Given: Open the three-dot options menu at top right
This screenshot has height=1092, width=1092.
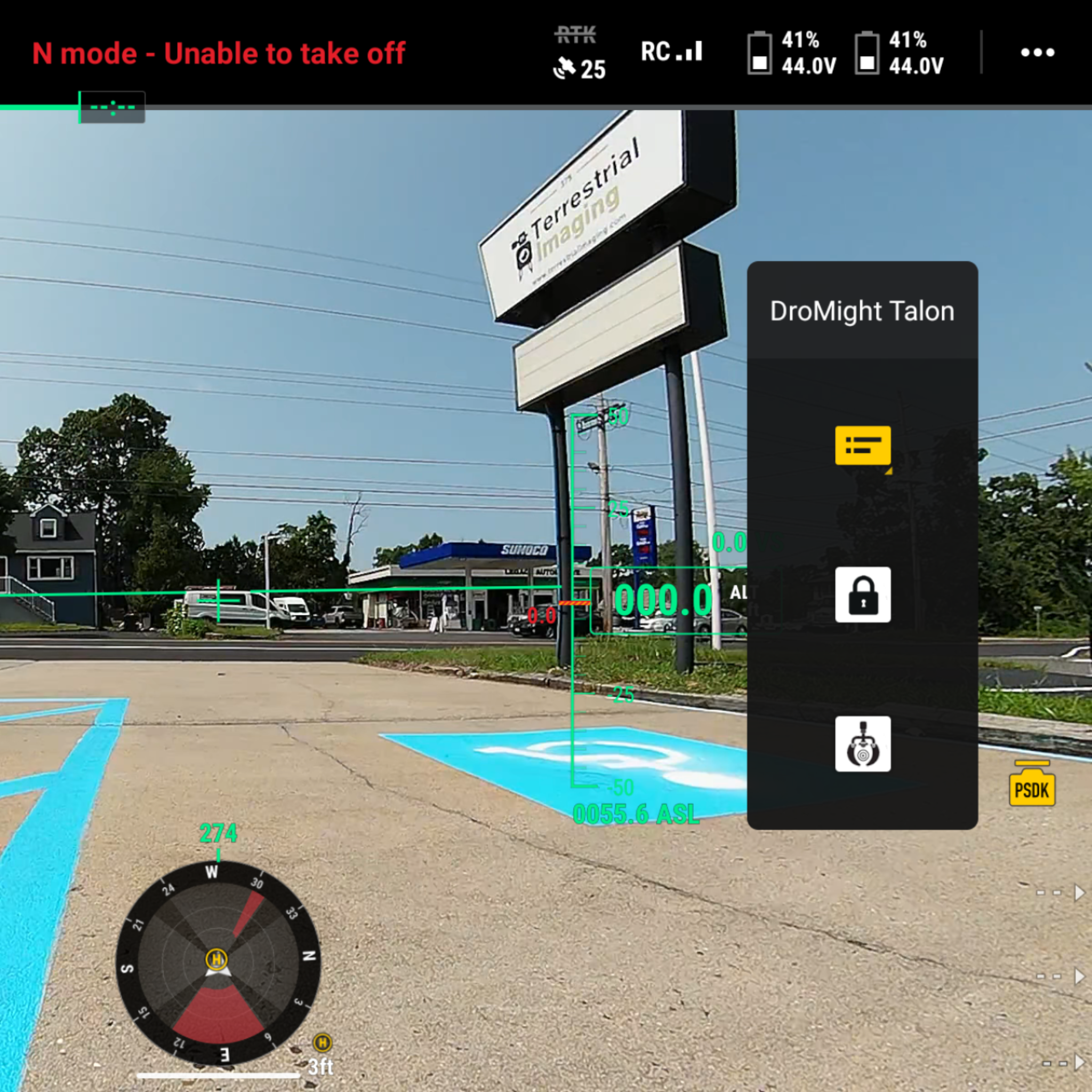Looking at the screenshot, I should pos(1039,53).
